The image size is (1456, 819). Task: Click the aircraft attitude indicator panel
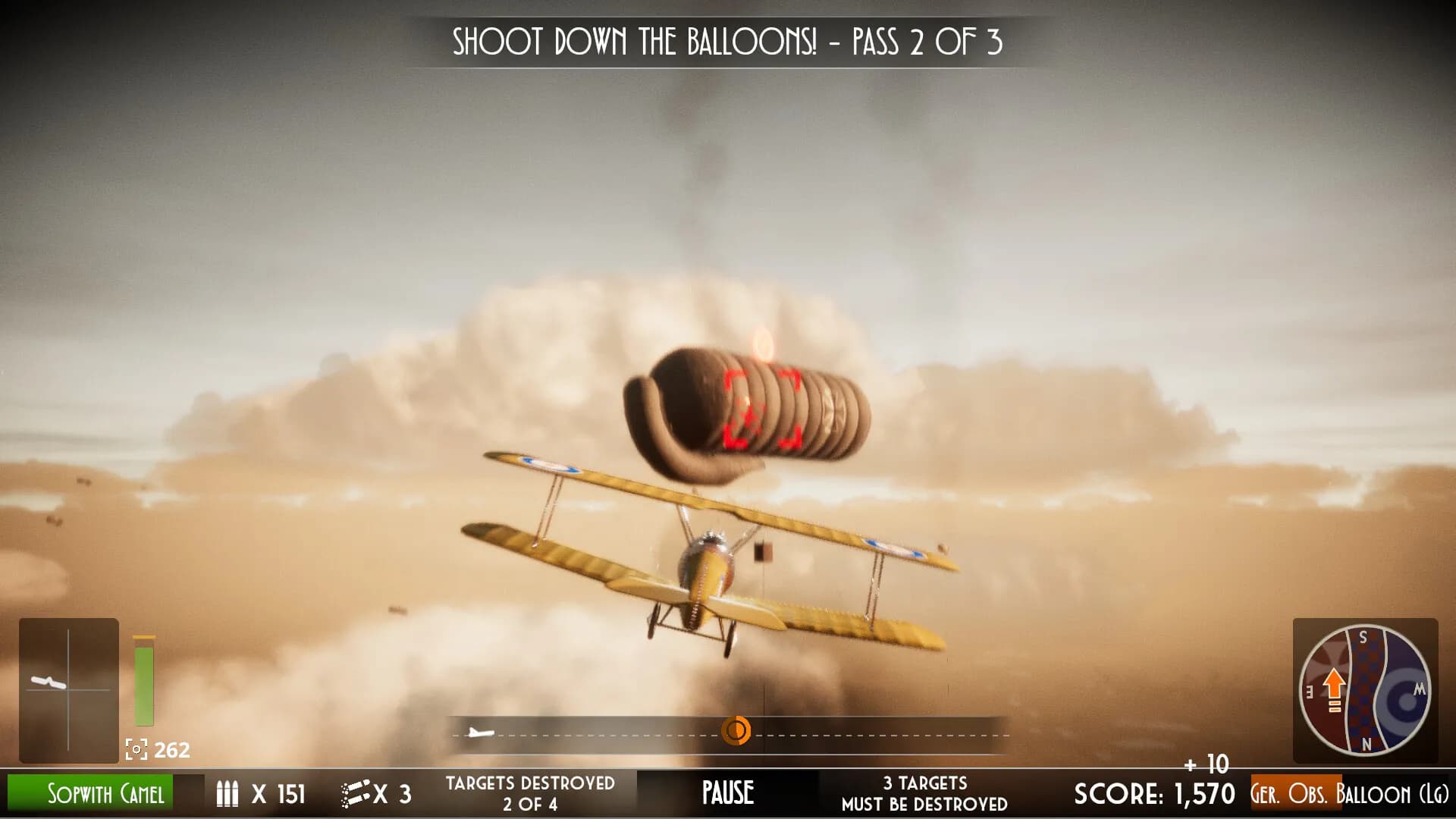(68, 690)
